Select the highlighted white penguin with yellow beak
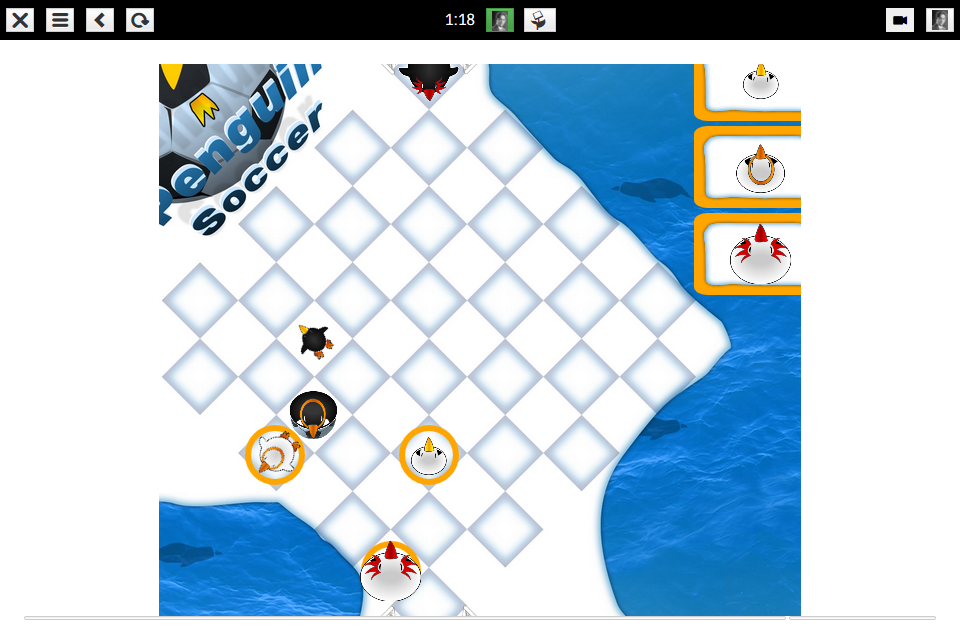This screenshot has width=960, height=640. 428,455
